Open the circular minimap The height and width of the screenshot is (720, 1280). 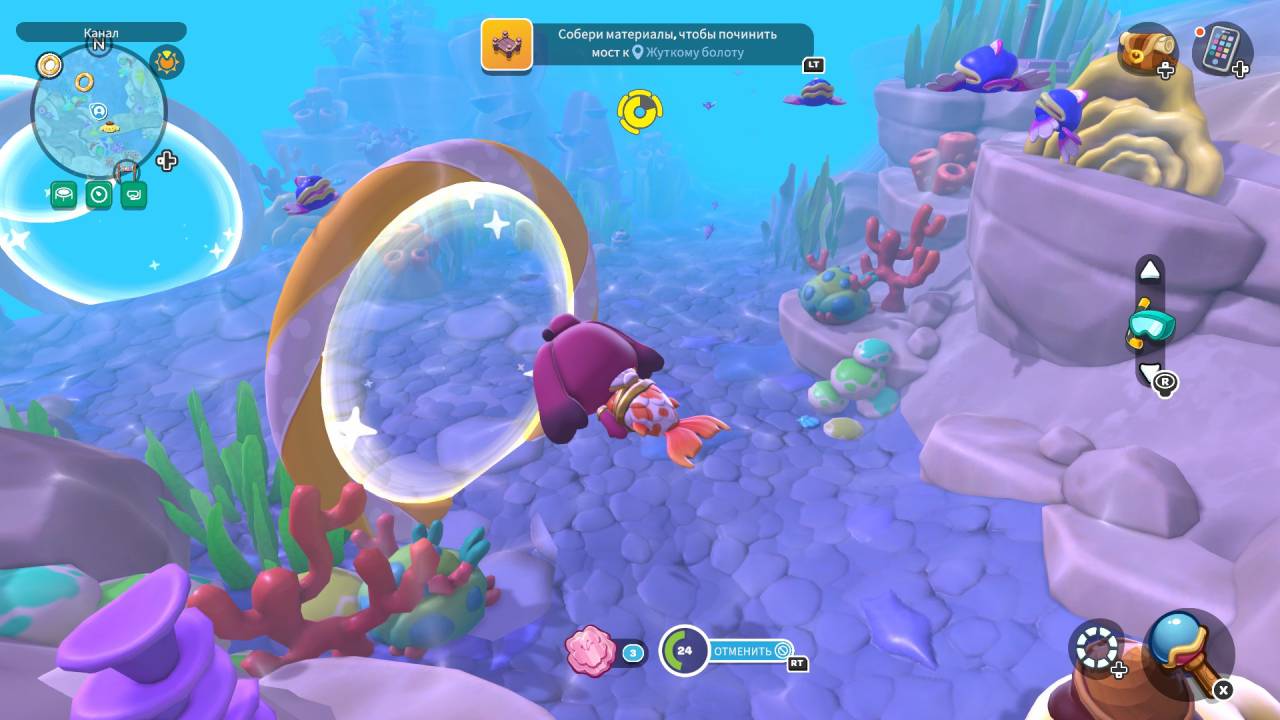point(99,110)
